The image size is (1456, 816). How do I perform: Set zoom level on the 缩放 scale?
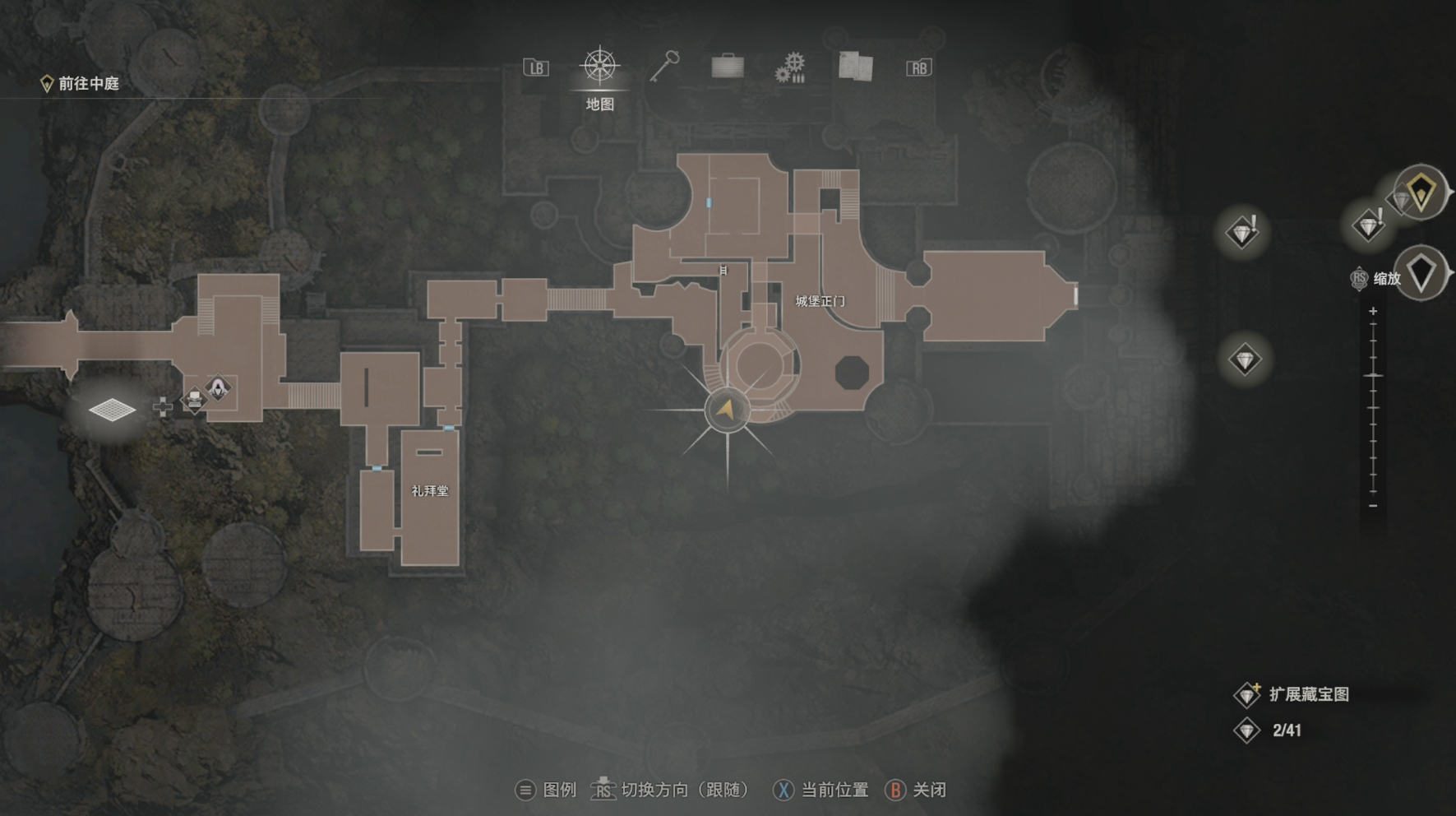coord(1373,376)
